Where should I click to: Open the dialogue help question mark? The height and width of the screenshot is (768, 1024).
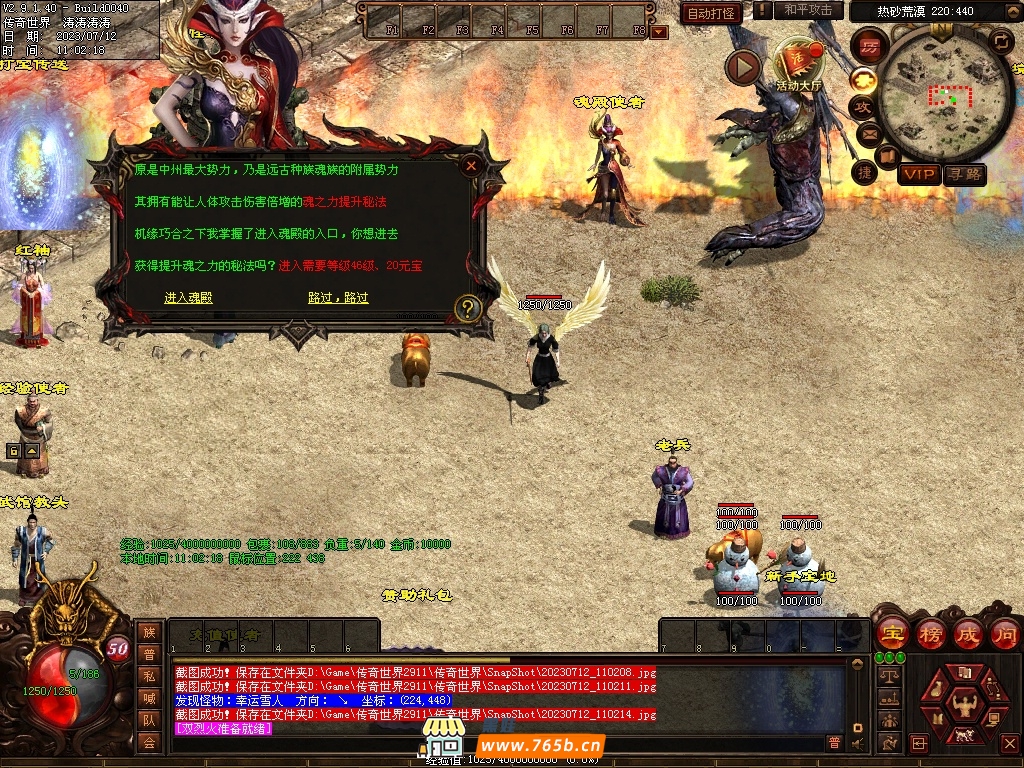pos(468,308)
